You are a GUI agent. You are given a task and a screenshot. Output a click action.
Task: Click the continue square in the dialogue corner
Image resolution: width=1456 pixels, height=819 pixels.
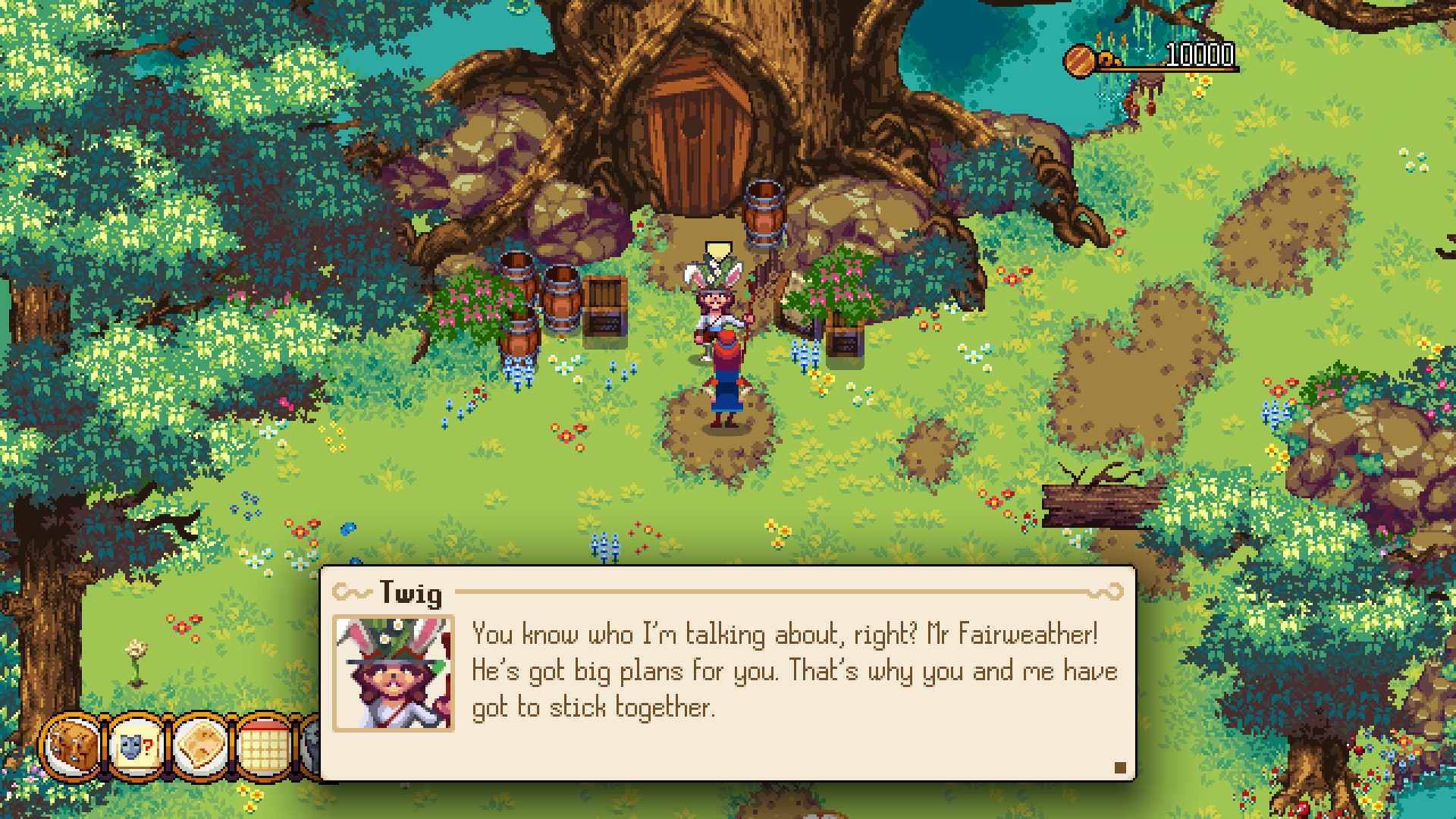pyautogui.click(x=1121, y=767)
